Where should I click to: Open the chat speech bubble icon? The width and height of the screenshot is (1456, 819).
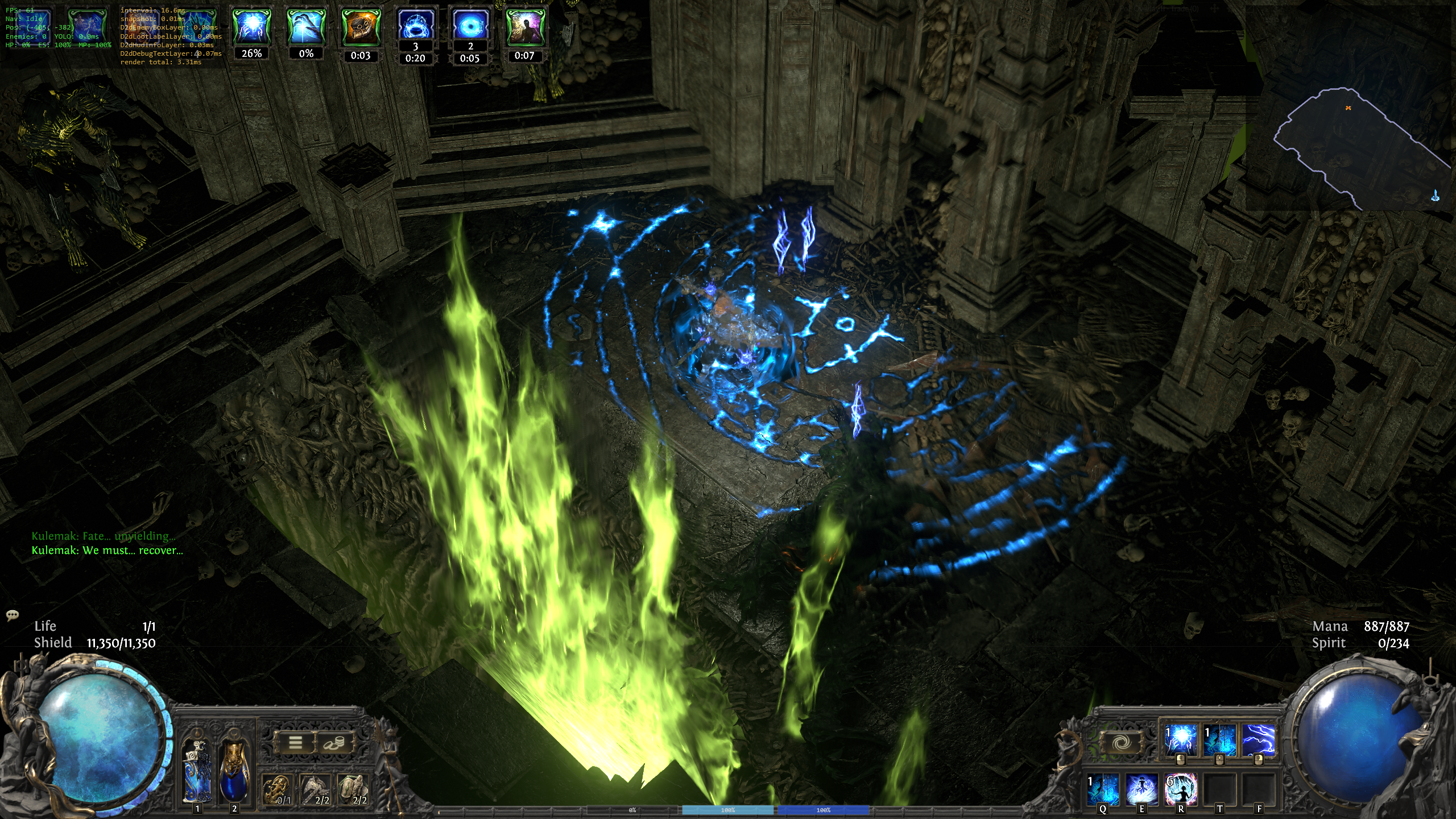[13, 615]
